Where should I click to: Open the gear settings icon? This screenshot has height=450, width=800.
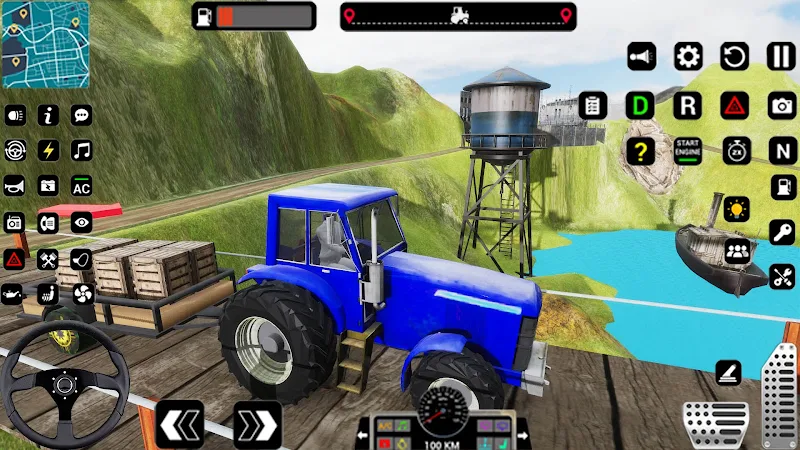click(x=688, y=56)
